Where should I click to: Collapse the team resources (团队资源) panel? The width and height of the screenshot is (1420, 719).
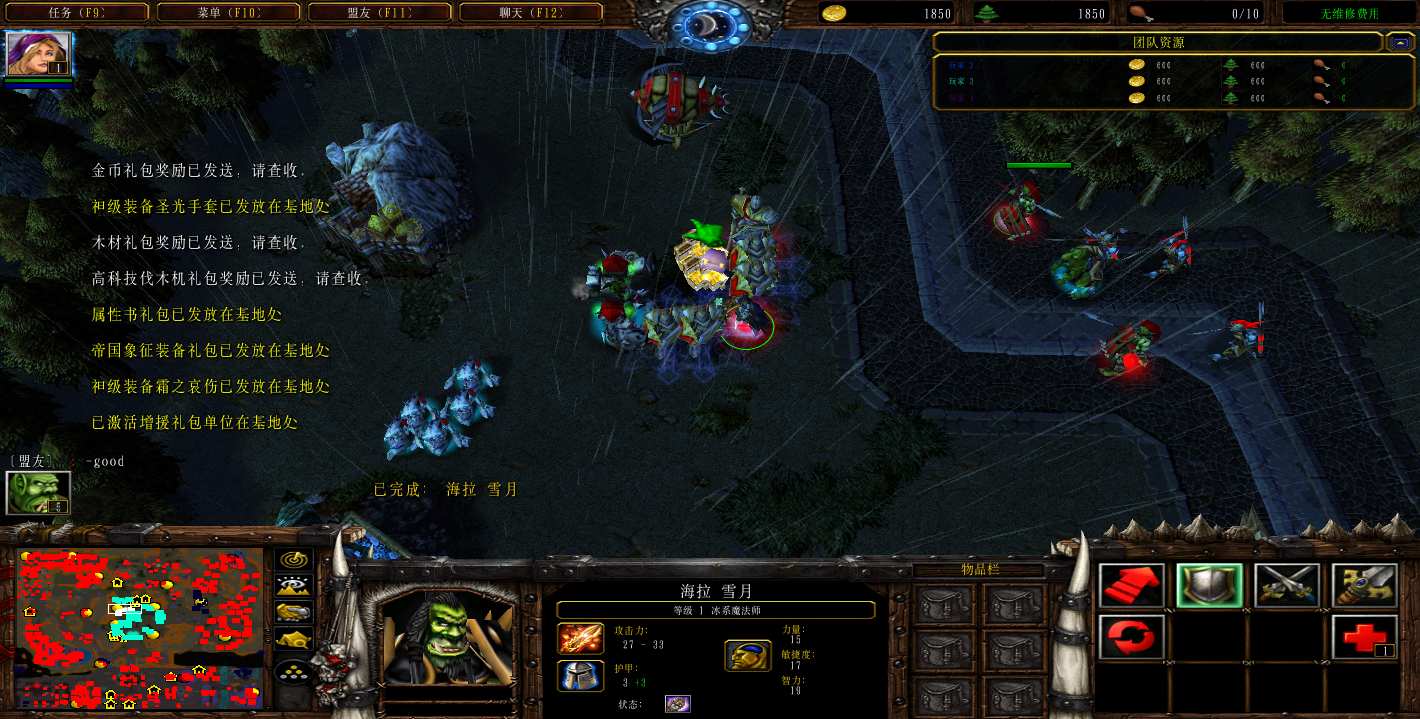click(1398, 43)
